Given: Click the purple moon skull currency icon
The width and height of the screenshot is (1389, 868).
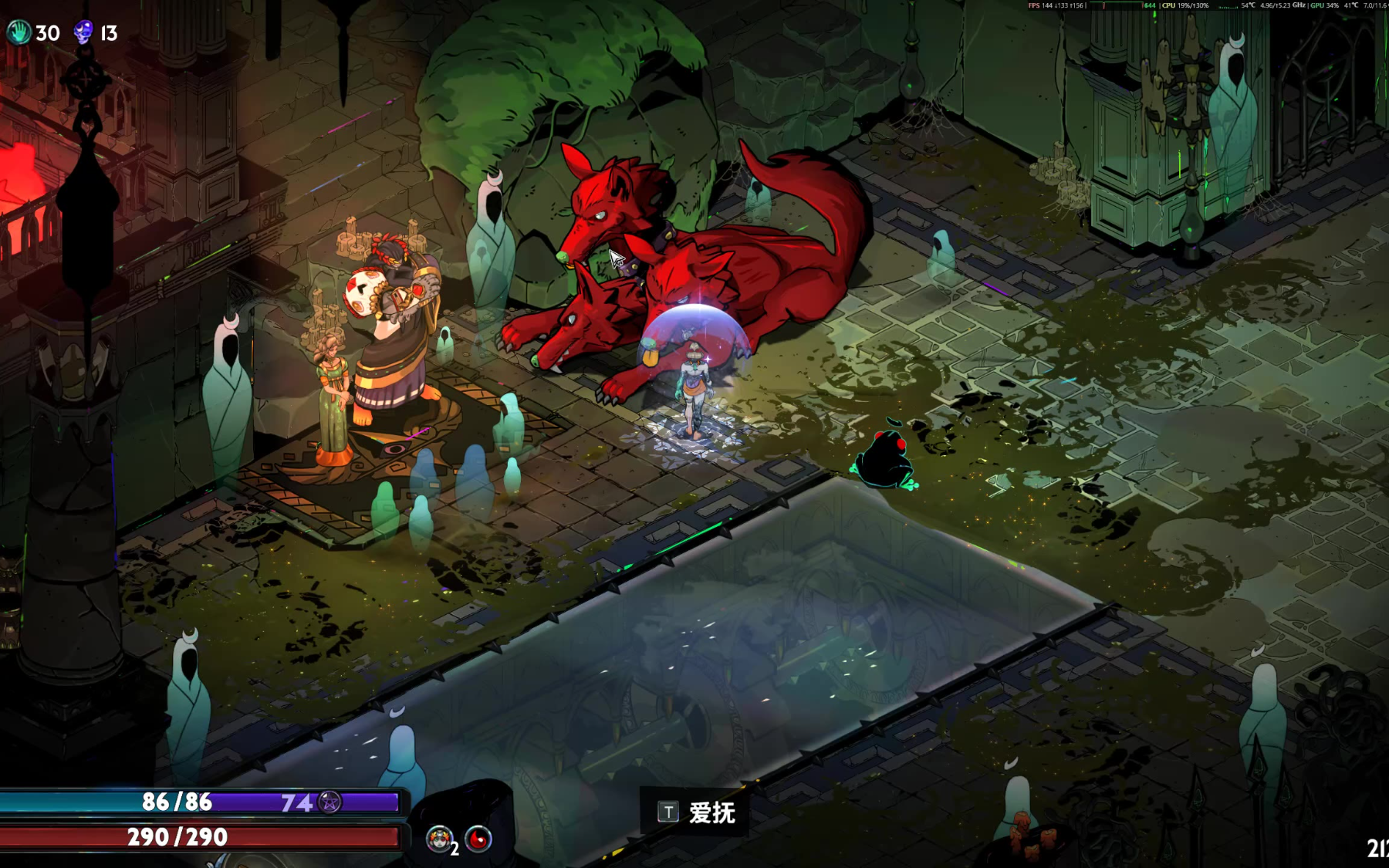Looking at the screenshot, I should 83,32.
